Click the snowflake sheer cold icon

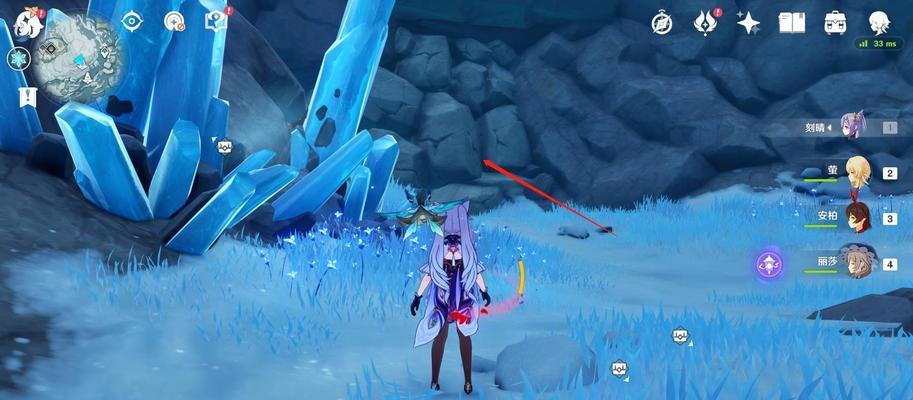coord(19,62)
